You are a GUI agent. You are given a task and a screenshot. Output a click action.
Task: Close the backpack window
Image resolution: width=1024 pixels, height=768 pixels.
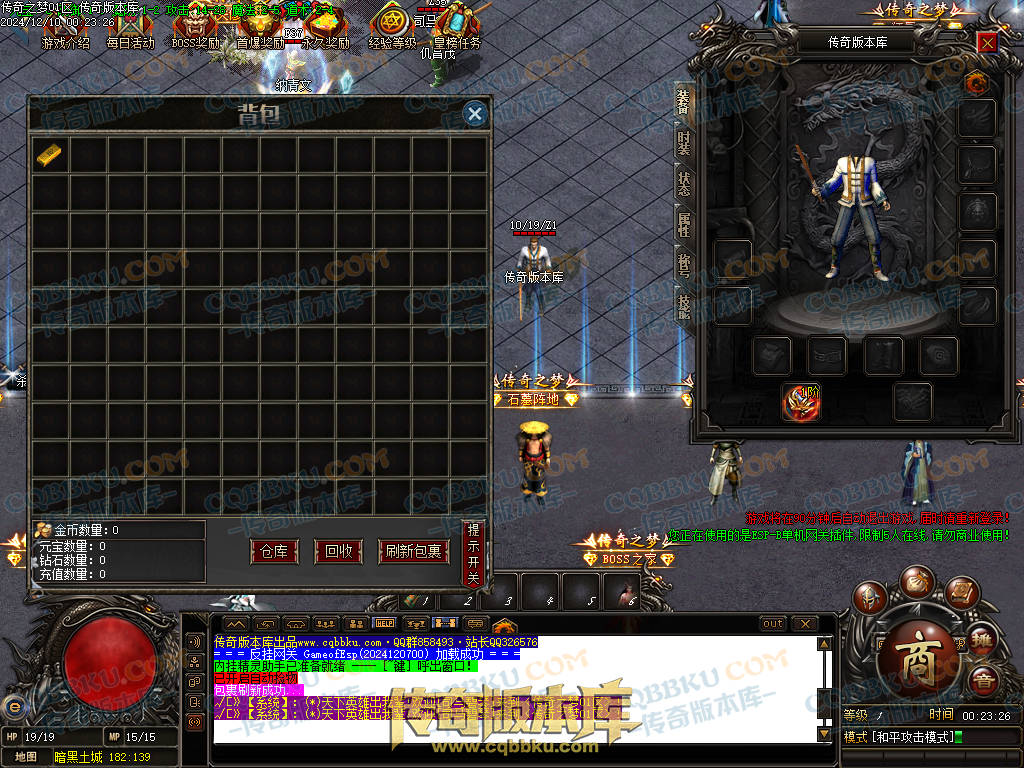pos(475,114)
